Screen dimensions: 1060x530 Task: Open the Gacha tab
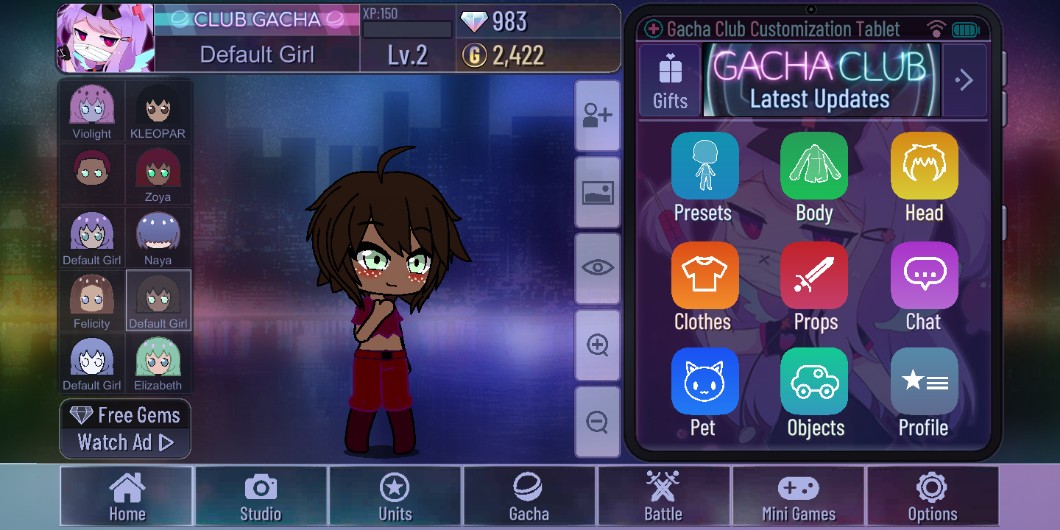coord(529,496)
